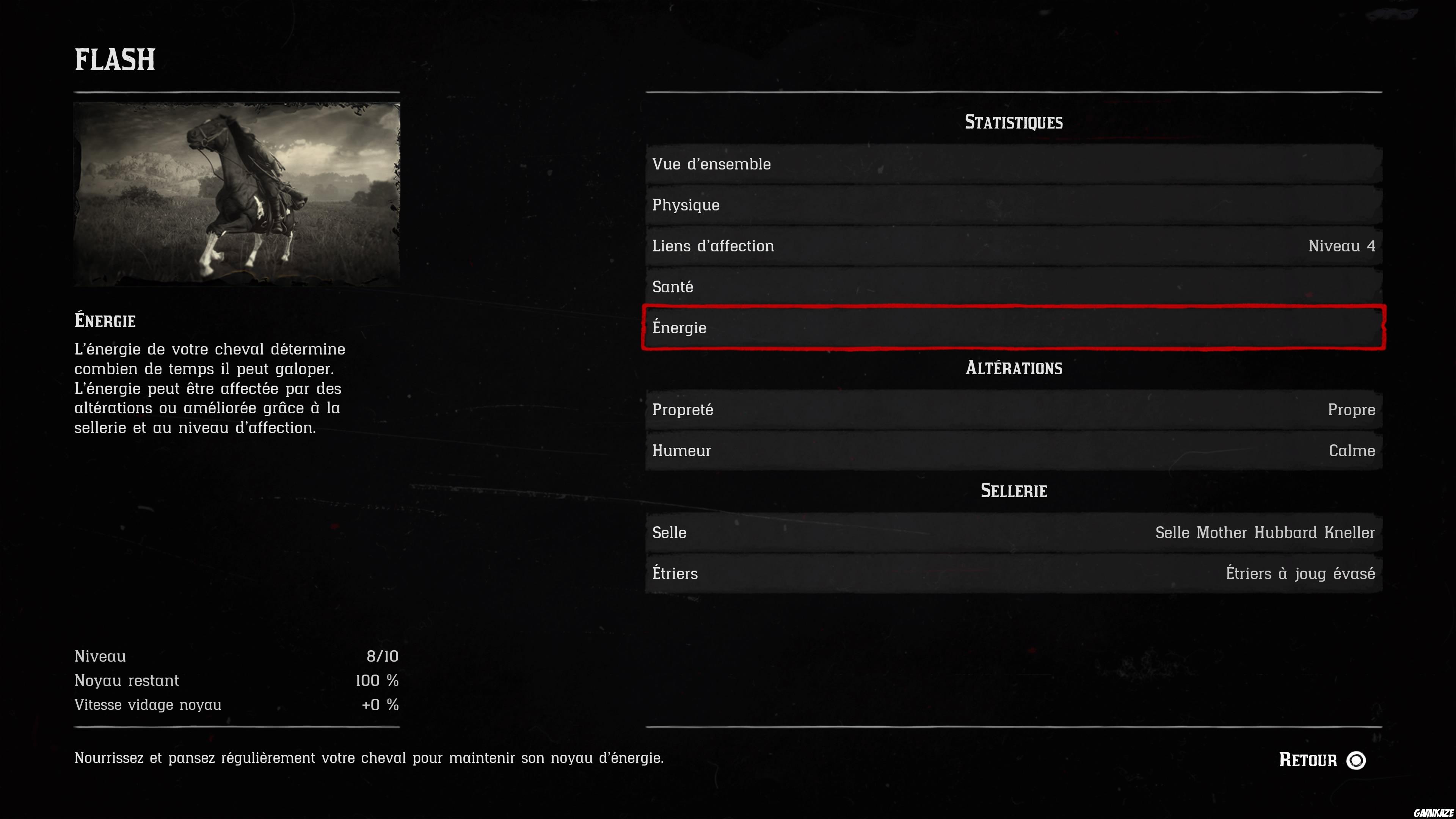Click the Sellerie section header
This screenshot has height=819, width=1456.
click(x=1014, y=491)
